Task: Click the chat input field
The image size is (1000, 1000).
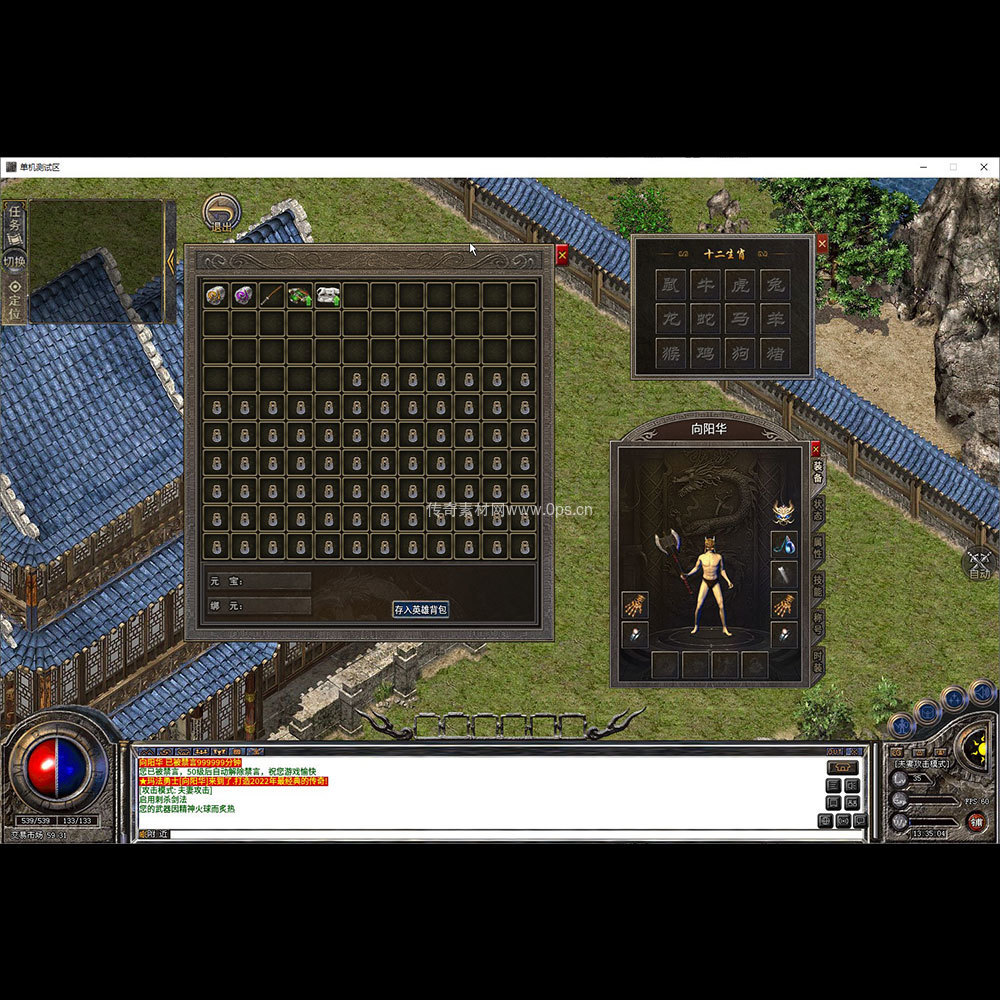Action: coord(500,834)
